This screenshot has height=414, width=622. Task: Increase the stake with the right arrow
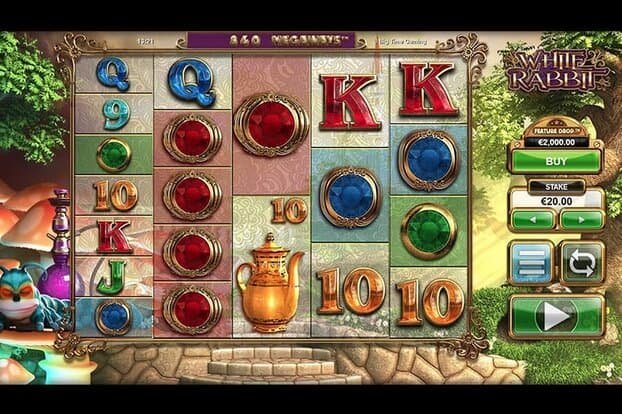pos(581,218)
